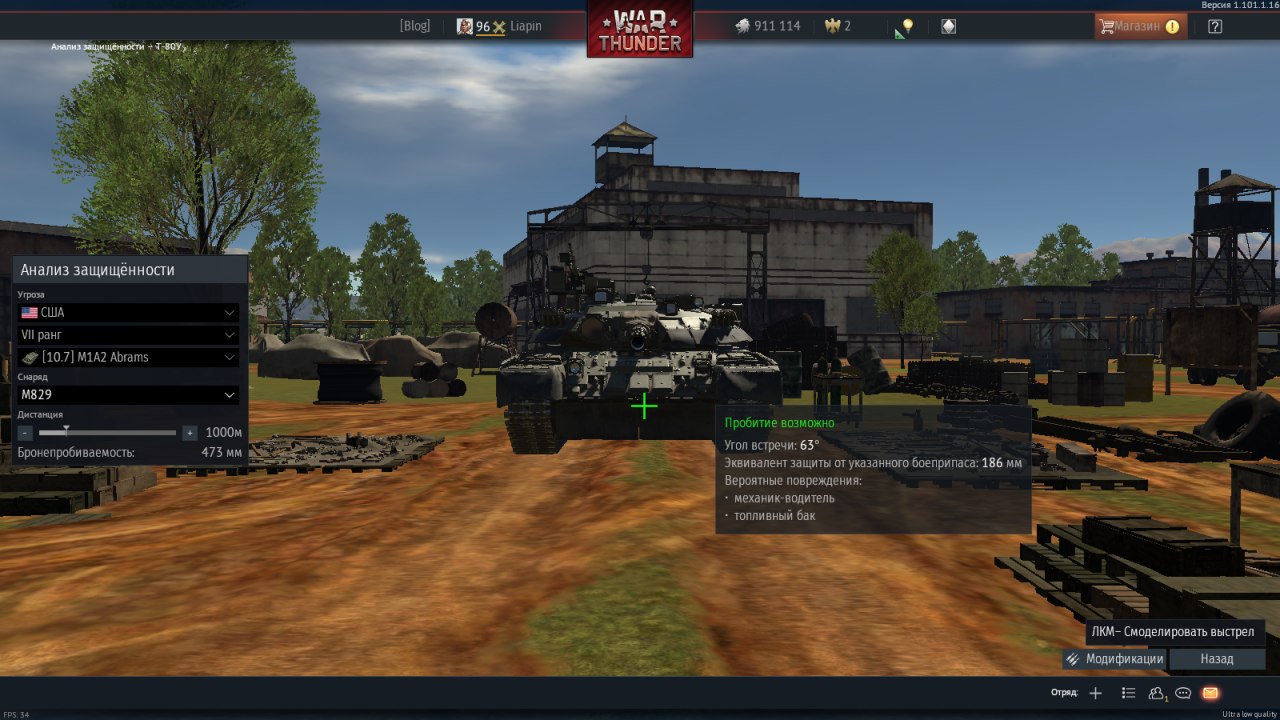The height and width of the screenshot is (720, 1280).
Task: Click the lightbulb icon in top bar
Action: pos(906,26)
